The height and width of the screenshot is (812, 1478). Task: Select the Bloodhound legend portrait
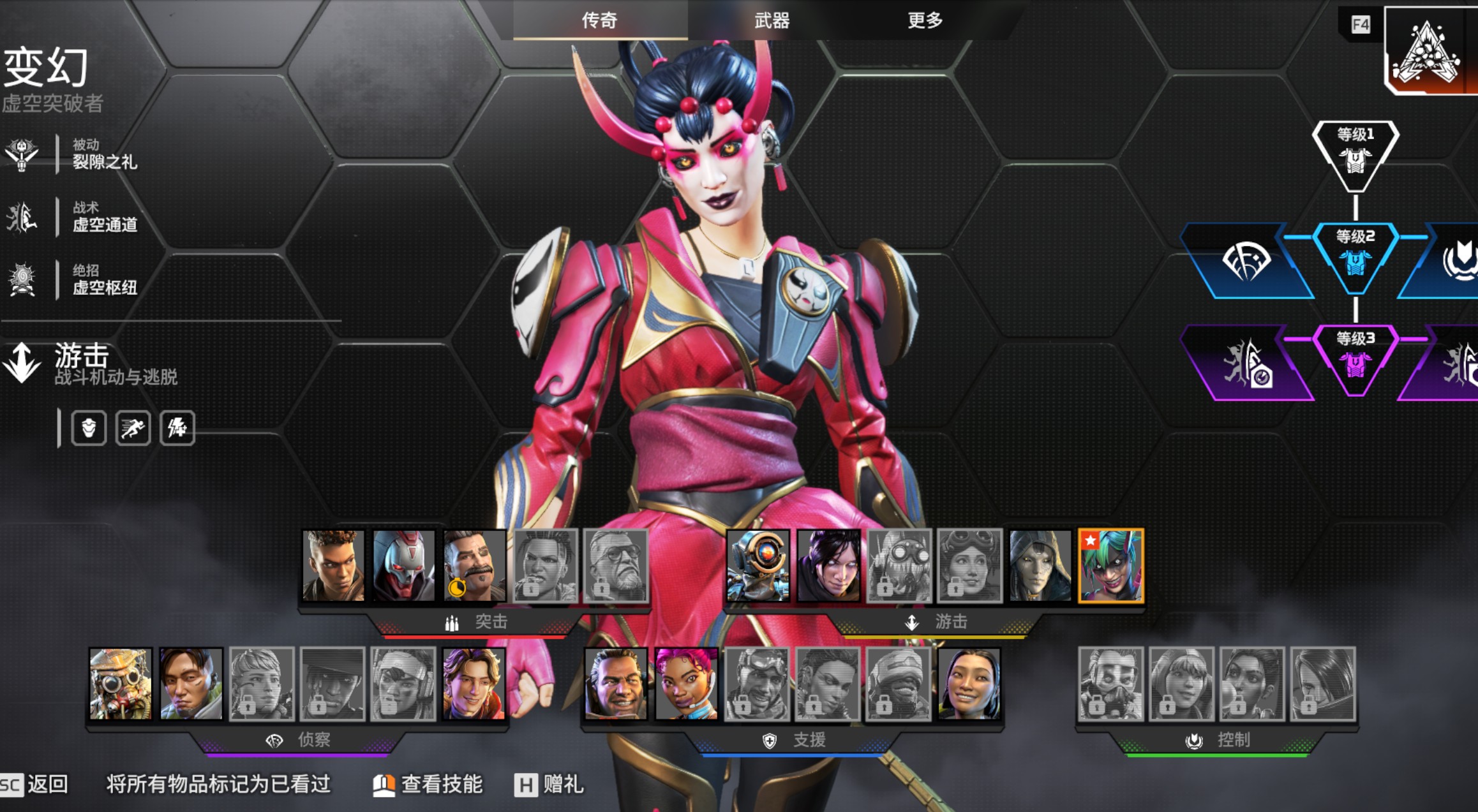pyautogui.click(x=121, y=684)
